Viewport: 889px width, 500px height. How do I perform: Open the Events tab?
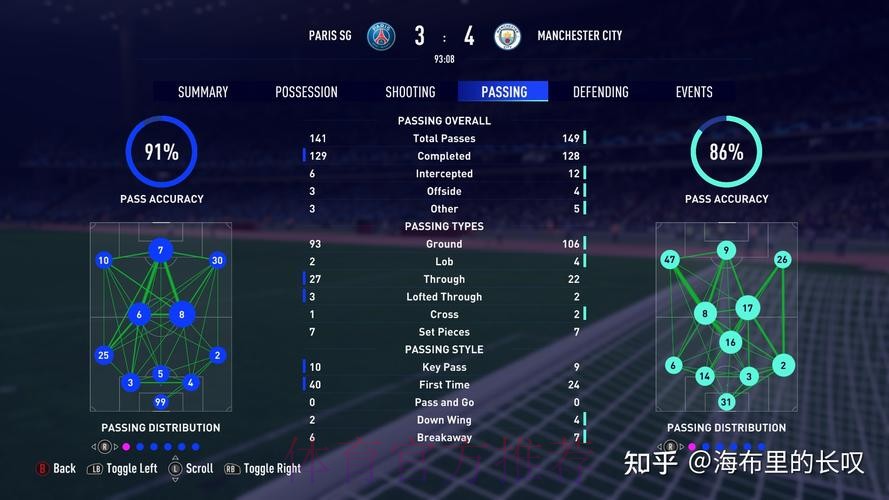click(694, 92)
